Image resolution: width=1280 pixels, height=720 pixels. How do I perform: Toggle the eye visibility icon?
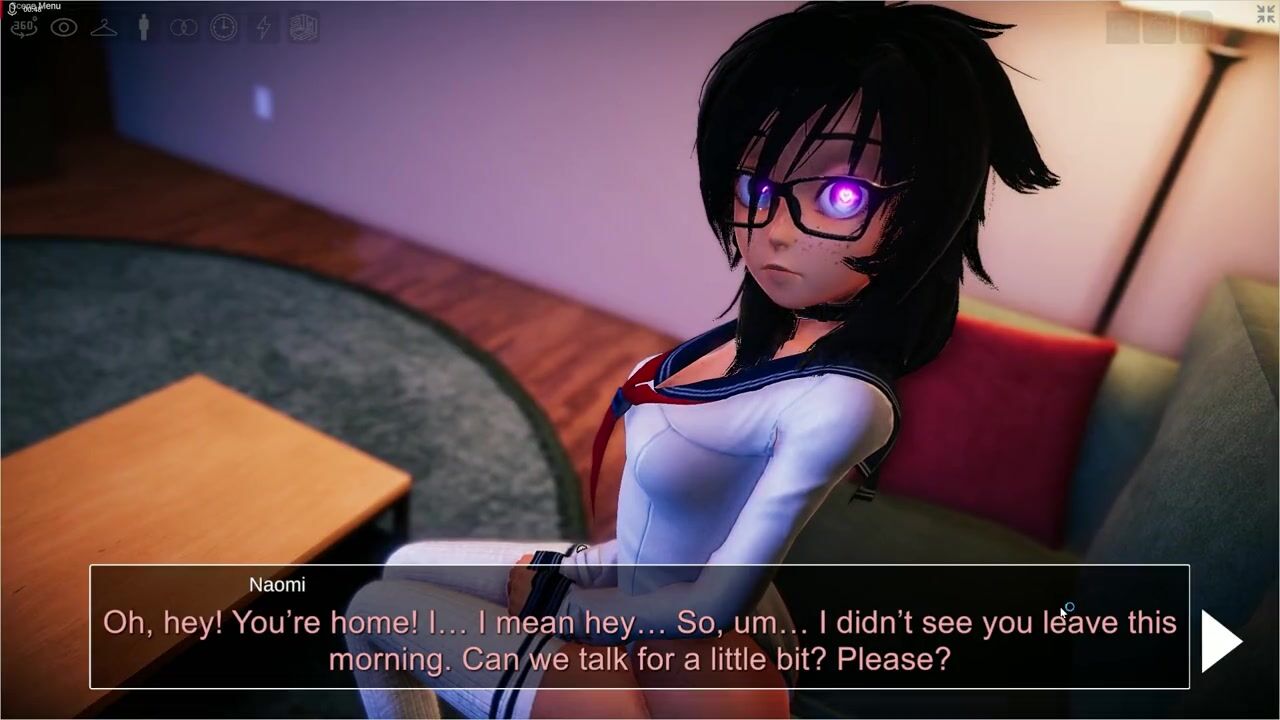(x=64, y=28)
